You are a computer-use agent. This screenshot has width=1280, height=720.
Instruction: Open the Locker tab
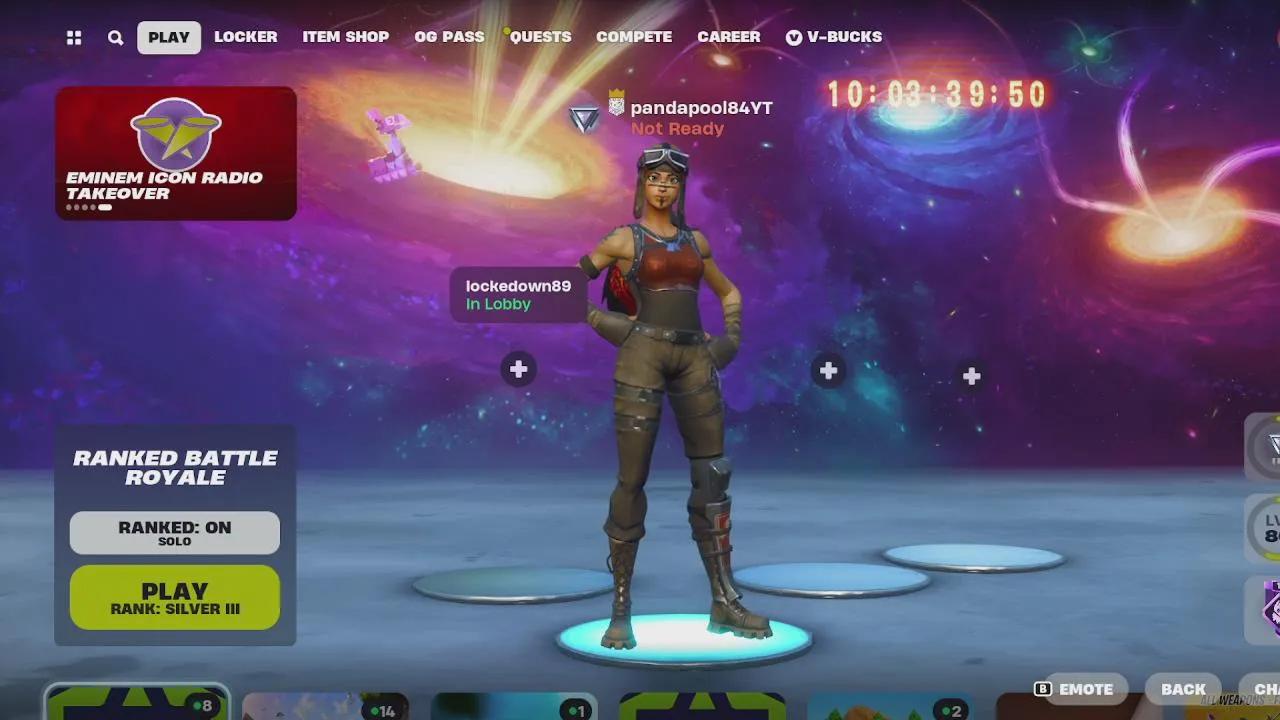click(x=246, y=37)
